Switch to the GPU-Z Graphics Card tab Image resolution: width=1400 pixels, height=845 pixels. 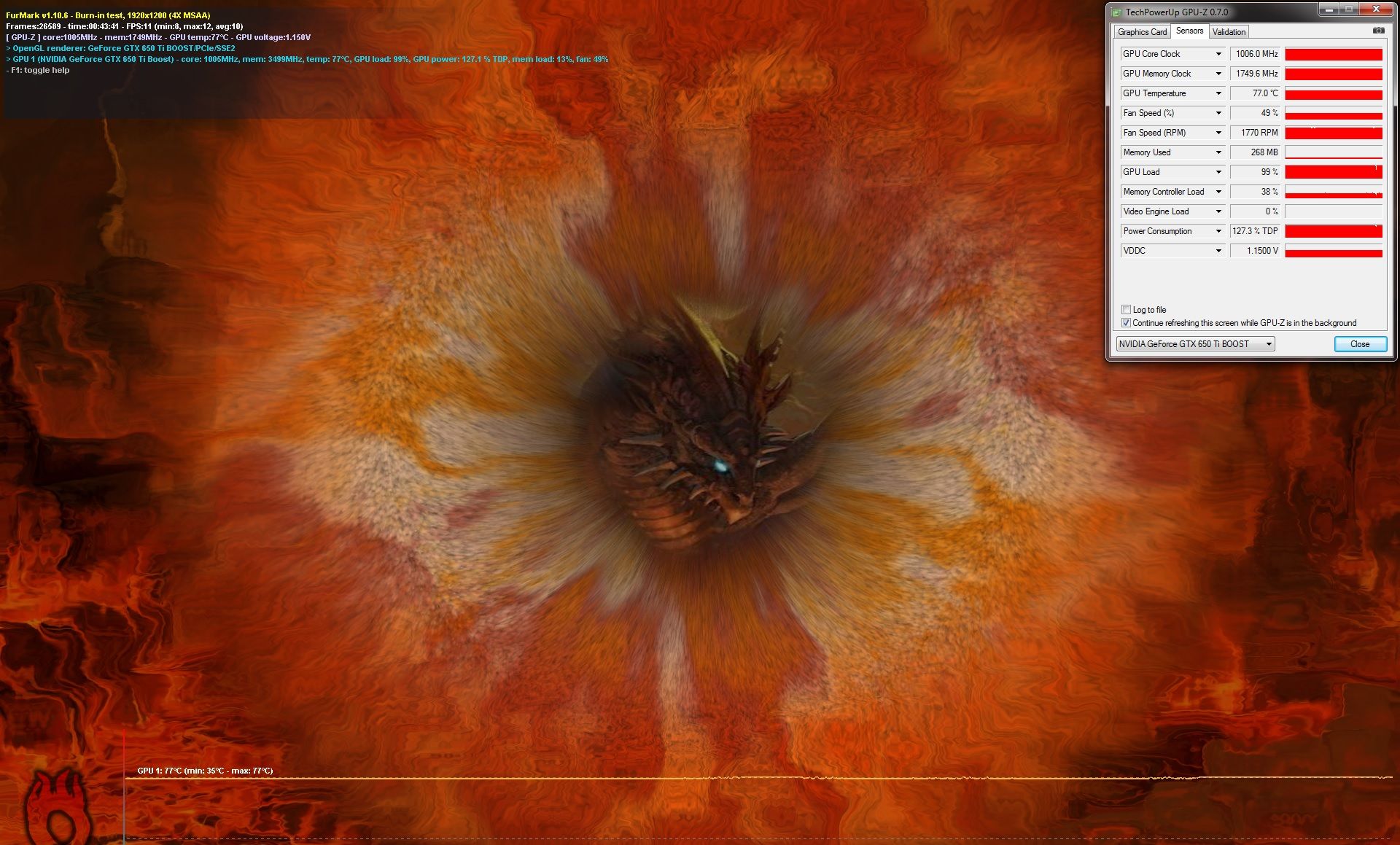click(x=1142, y=32)
